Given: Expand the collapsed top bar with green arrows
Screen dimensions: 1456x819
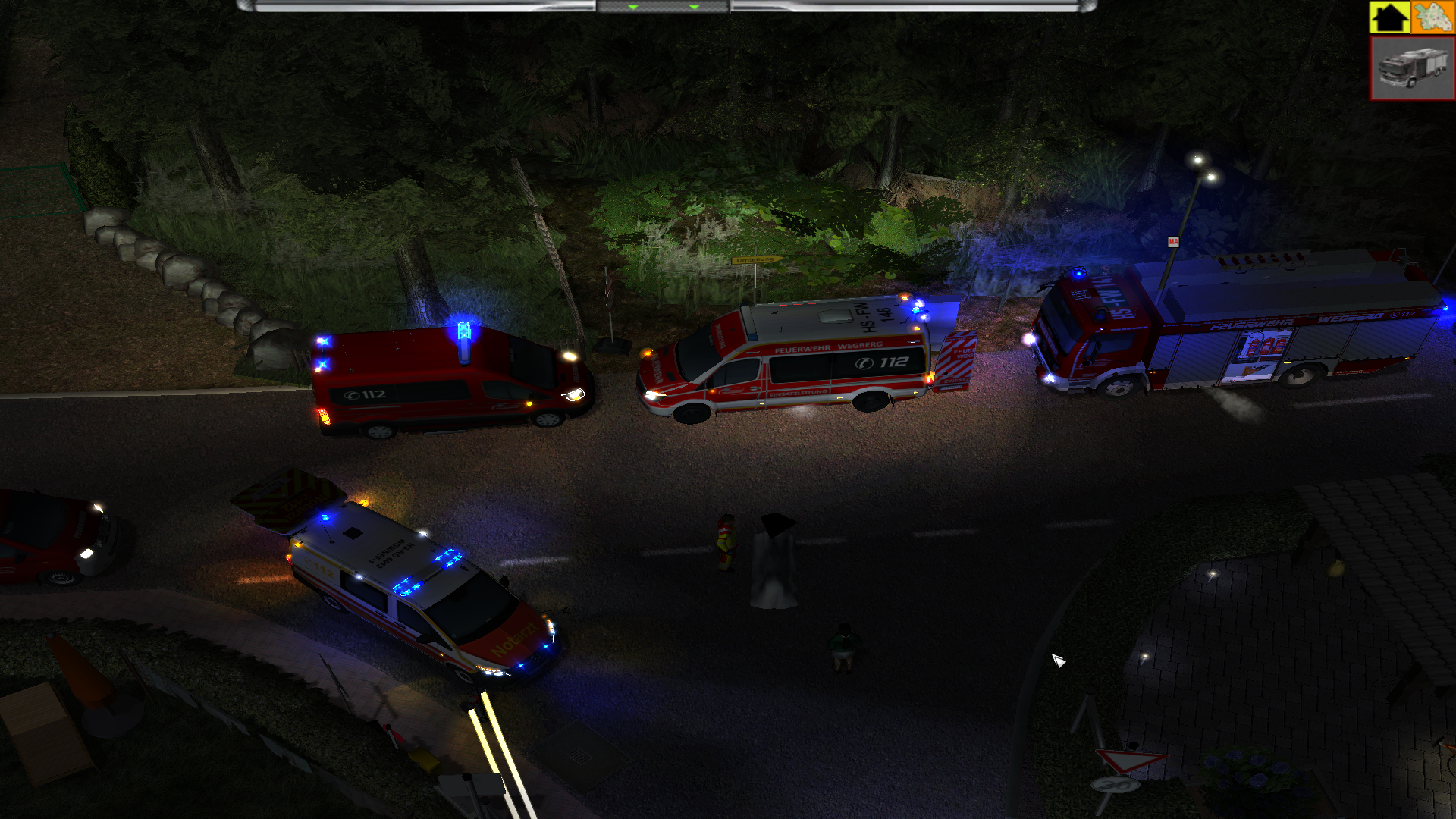Looking at the screenshot, I should click(x=663, y=7).
